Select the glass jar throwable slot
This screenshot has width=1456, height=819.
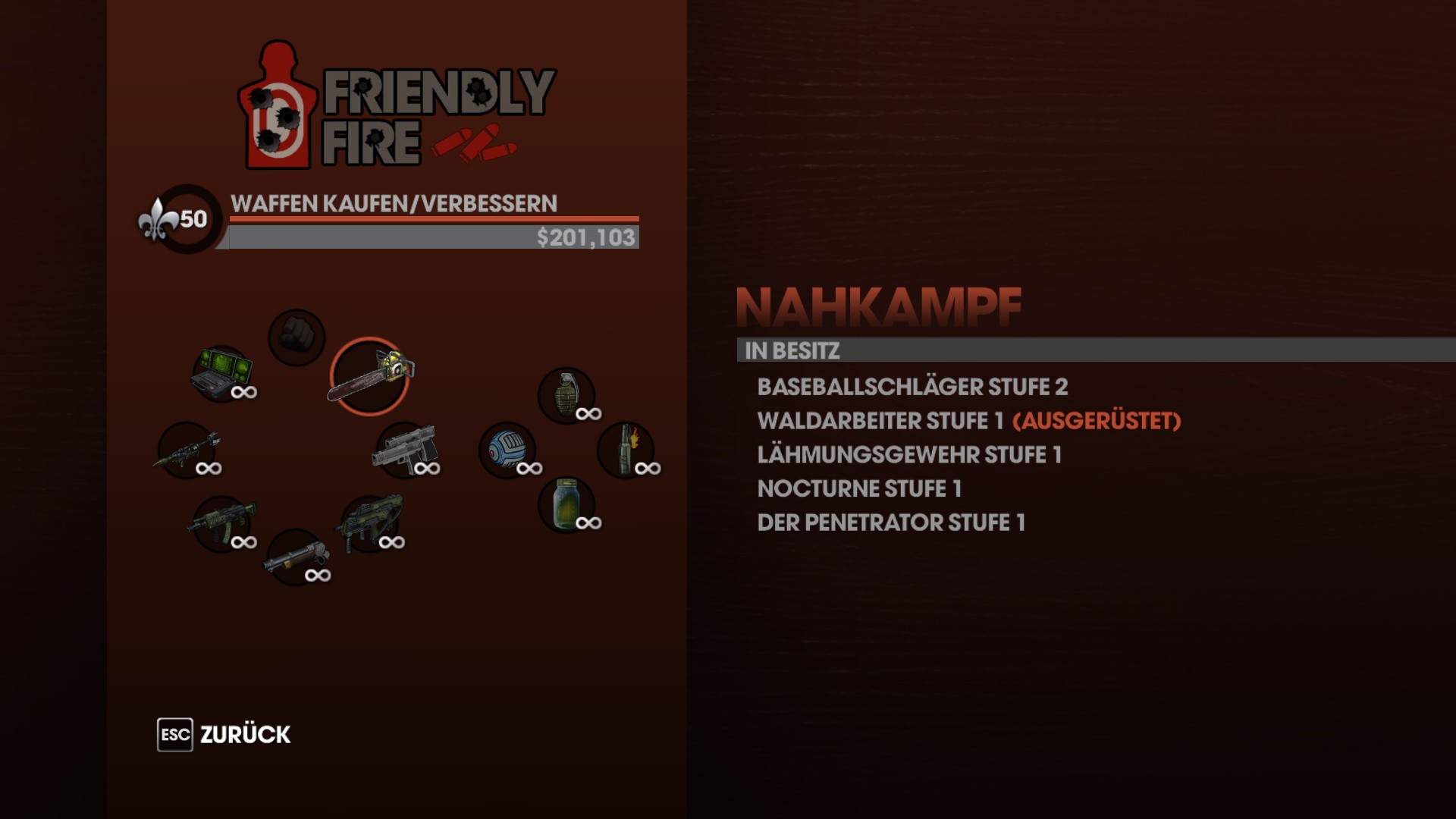coord(566,504)
